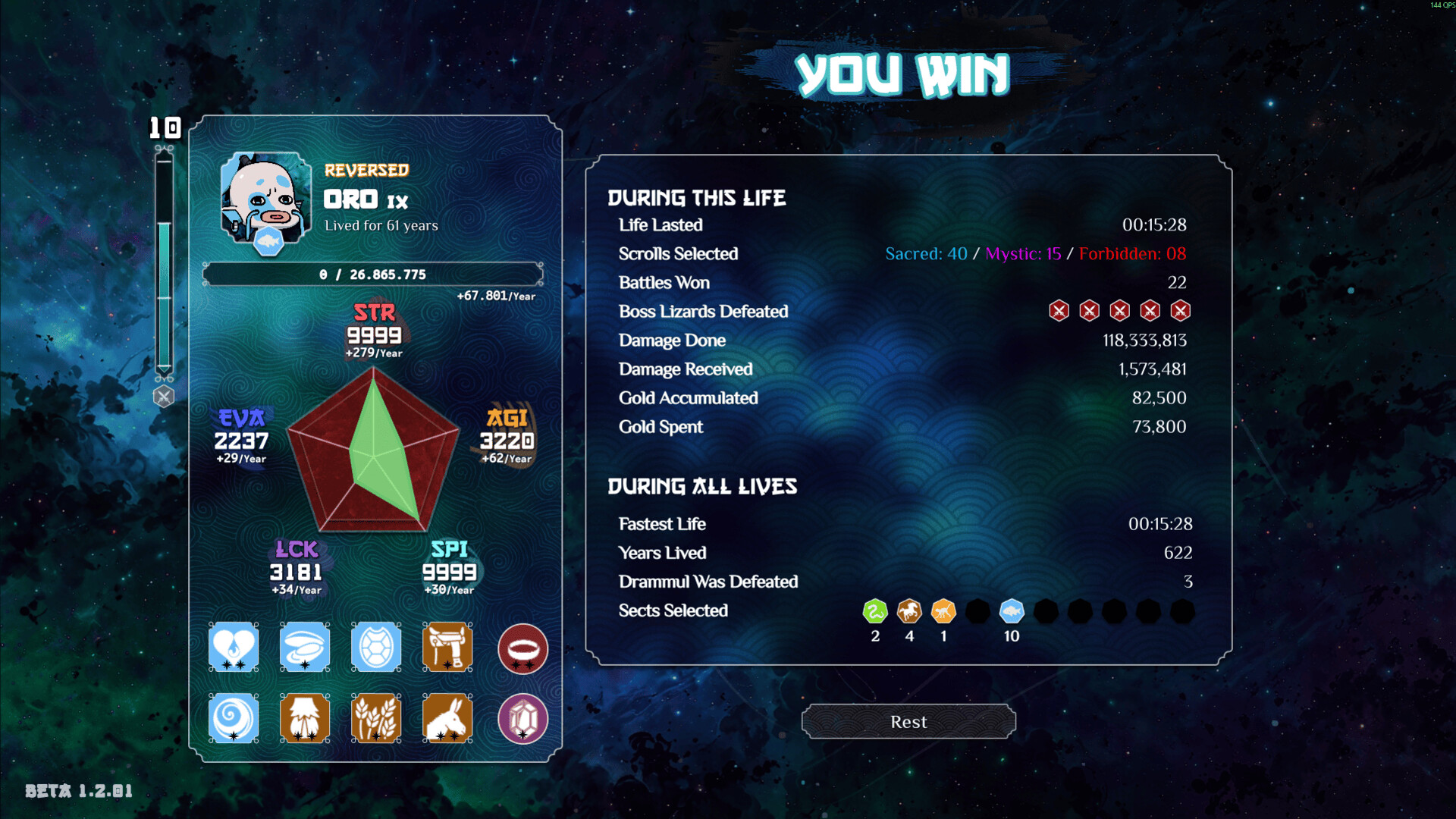
Task: Select the brown saddle scroll
Action: pos(447,647)
